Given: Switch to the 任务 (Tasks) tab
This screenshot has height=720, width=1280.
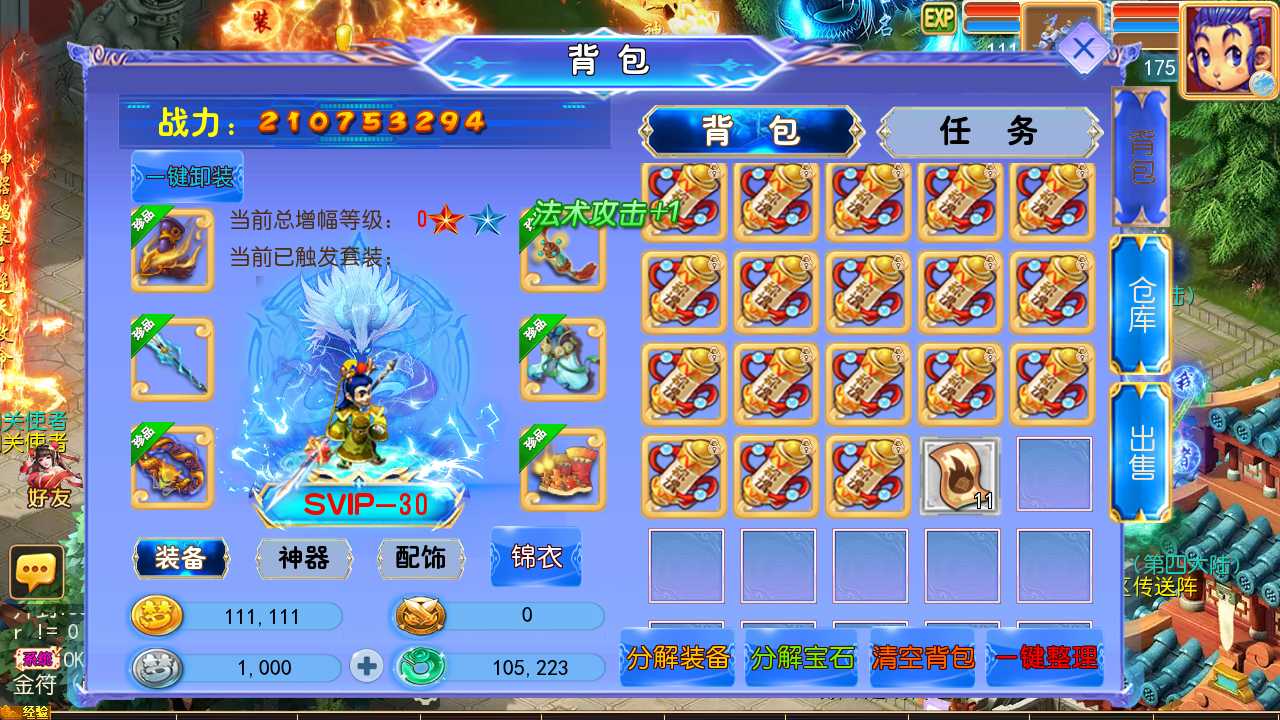Looking at the screenshot, I should pos(988,131).
